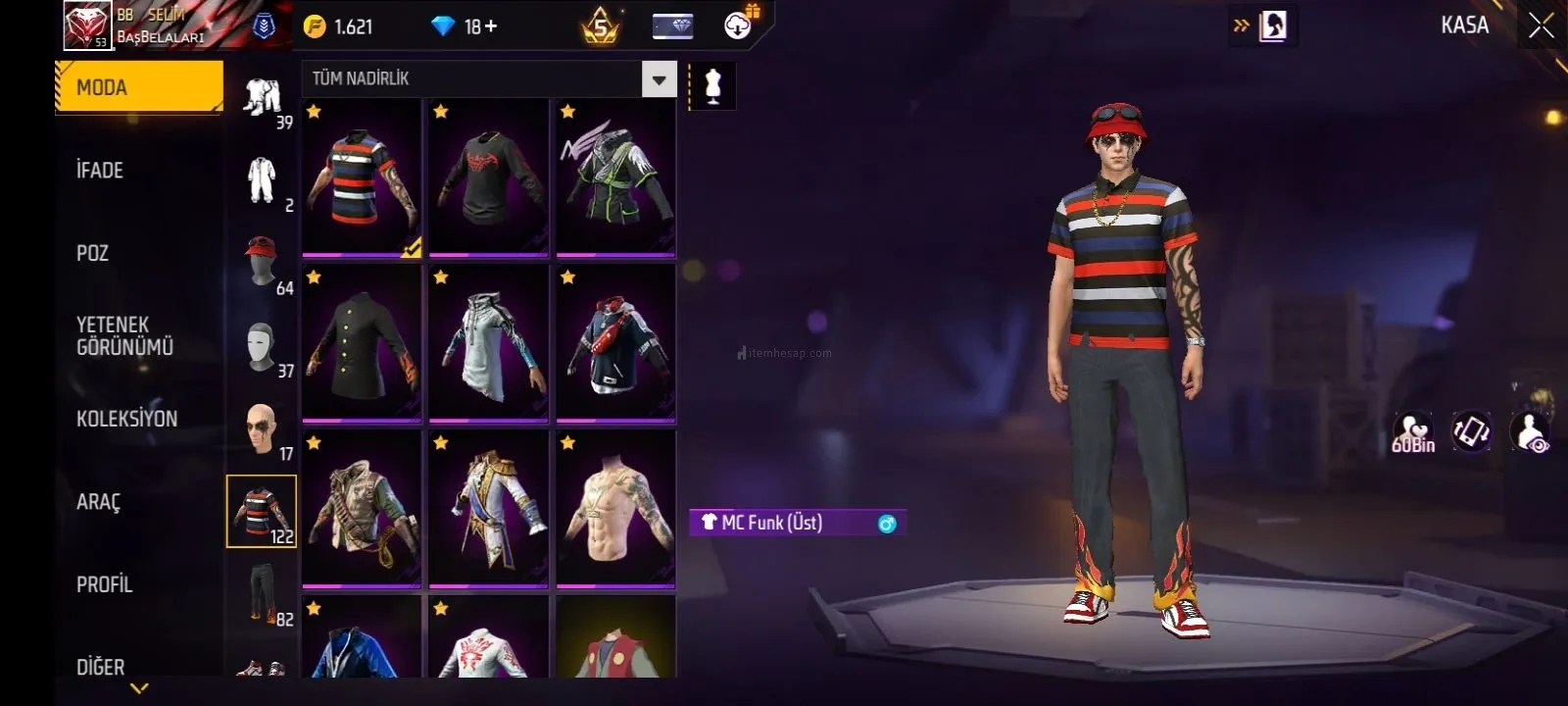1568x706 pixels.
Task: Pick the white hoodie top
Action: coord(488,344)
